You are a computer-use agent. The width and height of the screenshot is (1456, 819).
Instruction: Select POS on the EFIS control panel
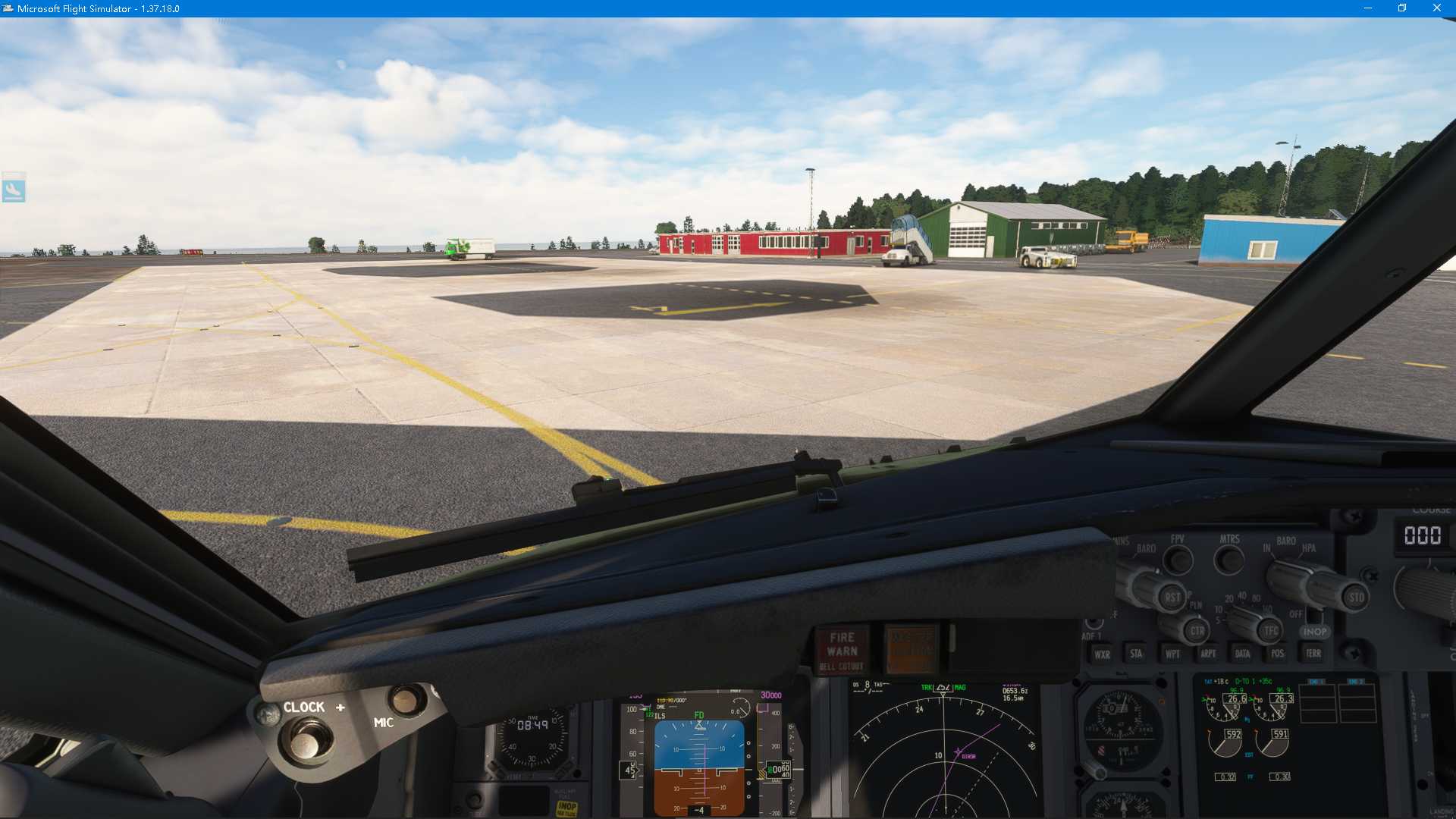pyautogui.click(x=1278, y=654)
